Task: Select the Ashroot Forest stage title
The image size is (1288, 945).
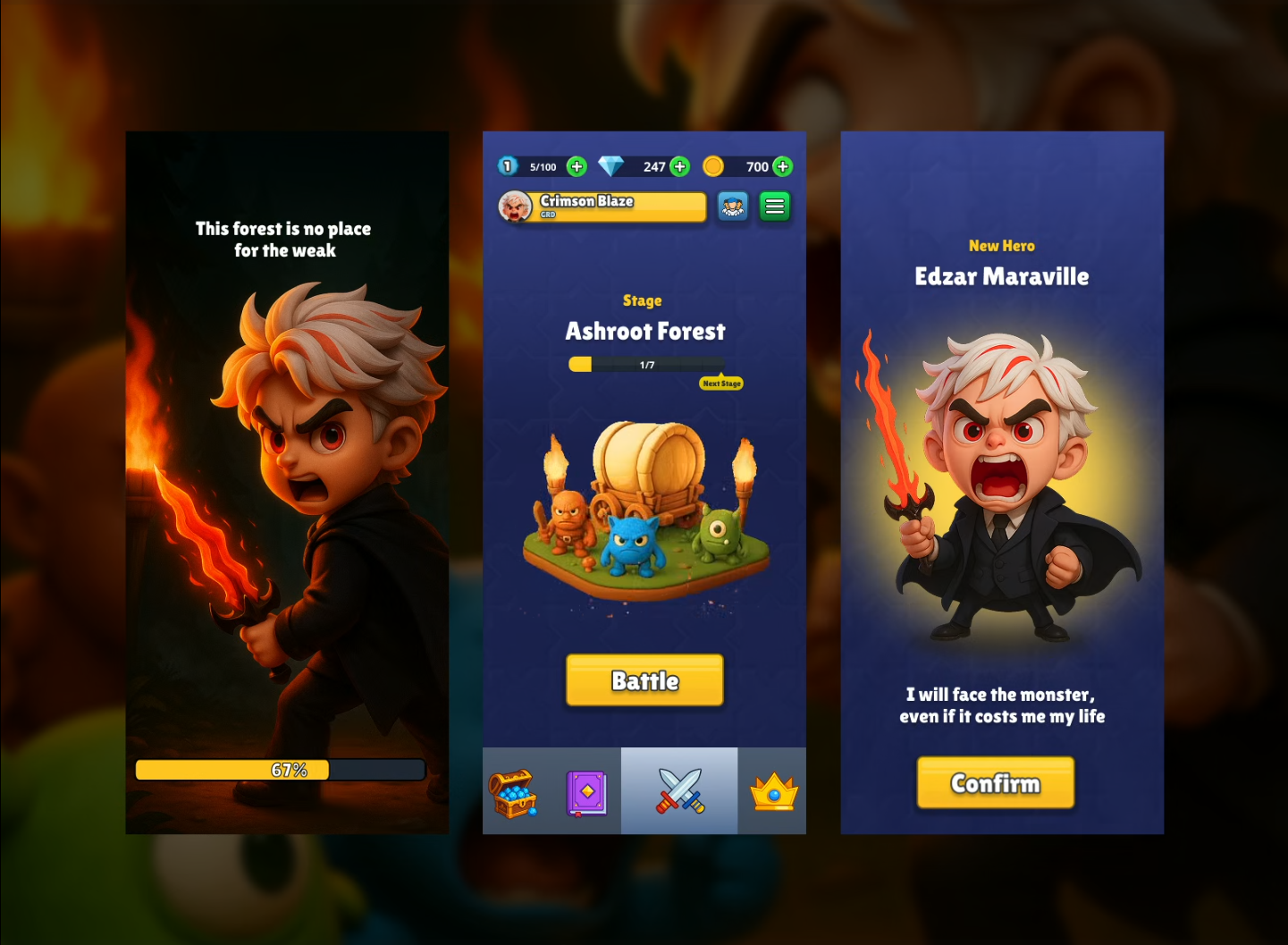Action: tap(644, 331)
